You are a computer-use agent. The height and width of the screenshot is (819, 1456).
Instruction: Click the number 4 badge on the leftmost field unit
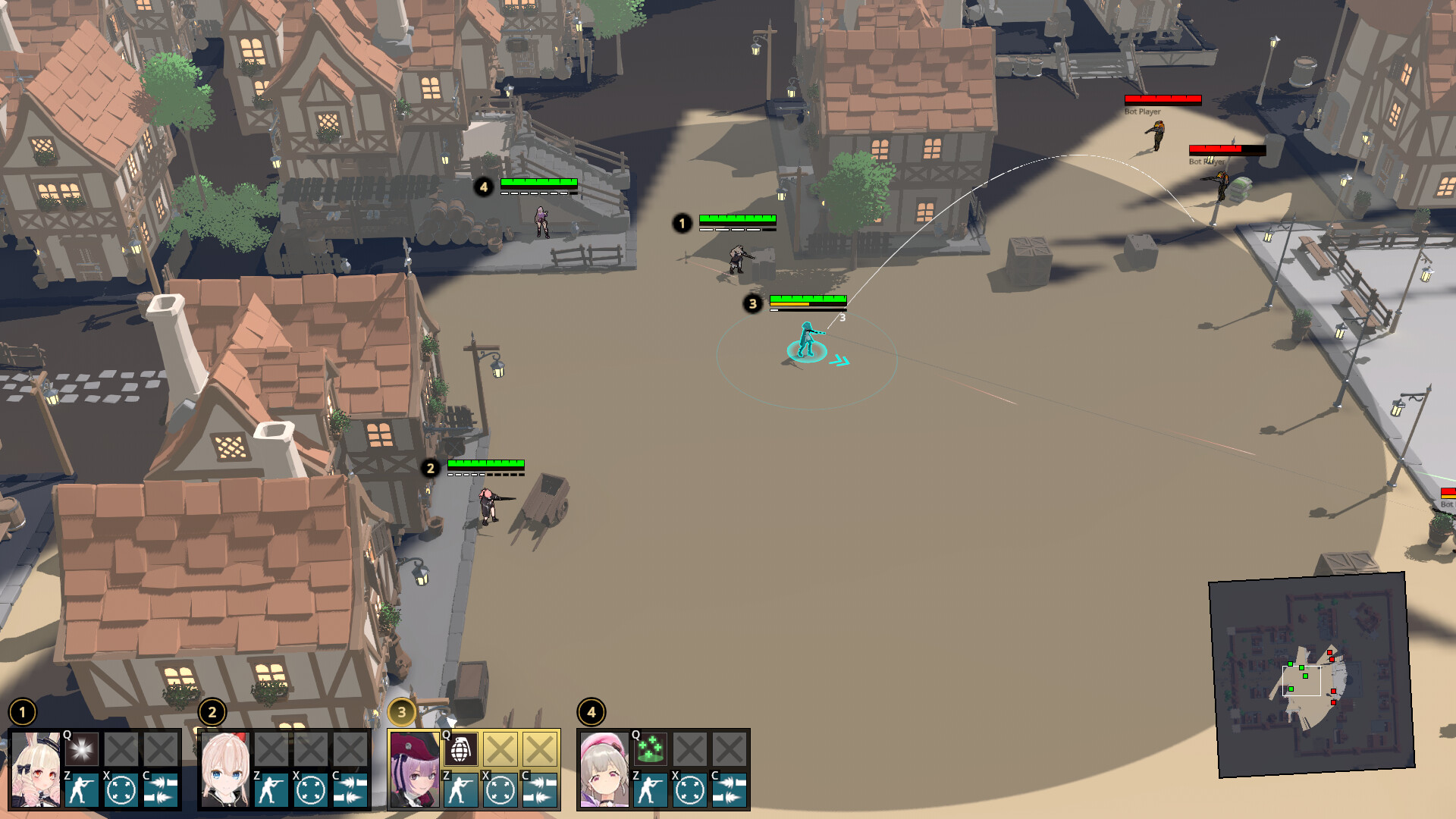485,187
